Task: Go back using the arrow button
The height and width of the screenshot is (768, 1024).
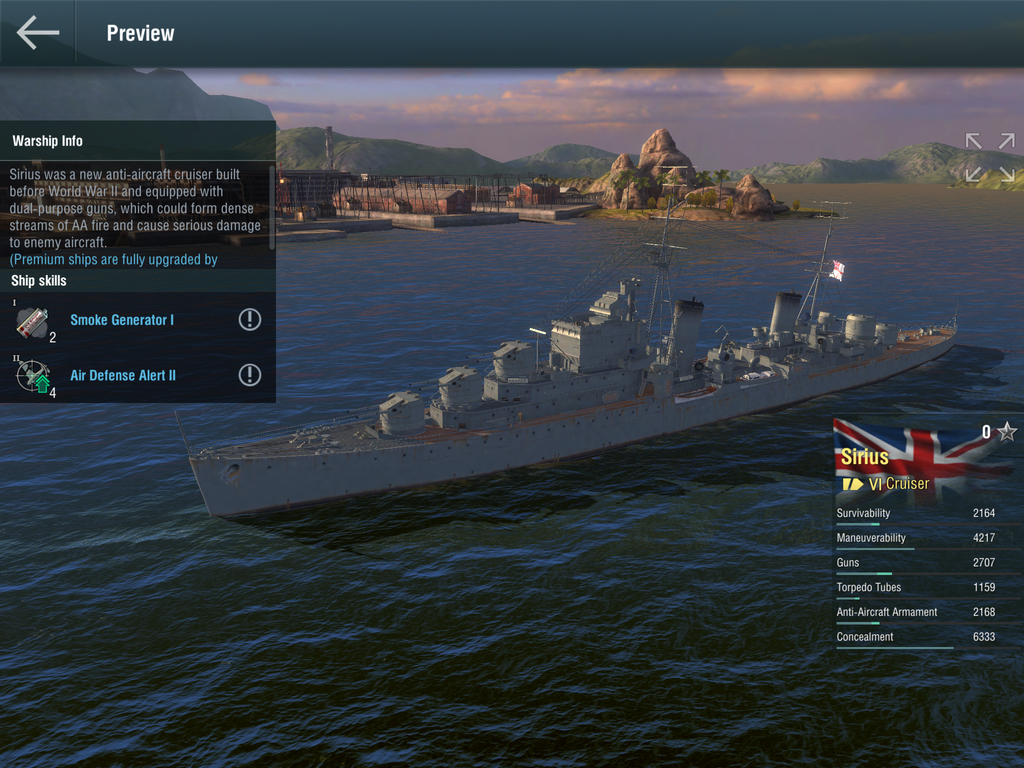Action: 38,33
